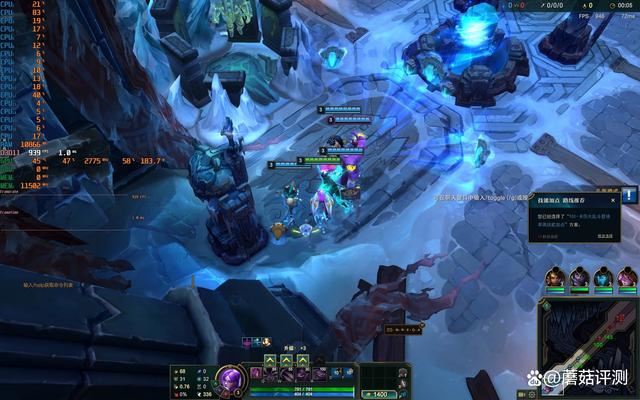The image size is (640, 400).
Task: Select the first teammate portrait above the minimap
Action: pos(555,276)
